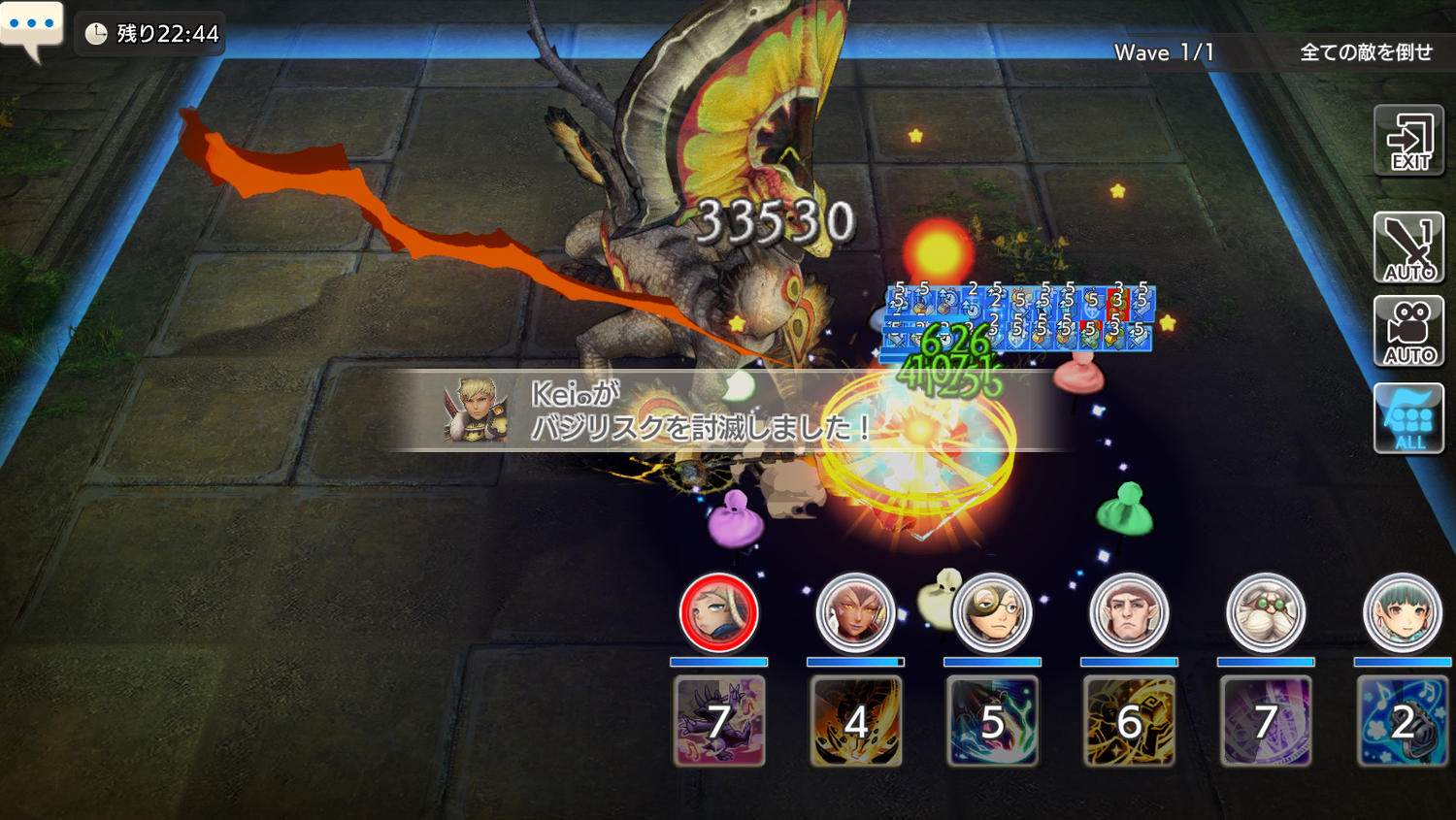1456x820 pixels.
Task: Select the green-haired girl portrait
Action: point(1402,613)
